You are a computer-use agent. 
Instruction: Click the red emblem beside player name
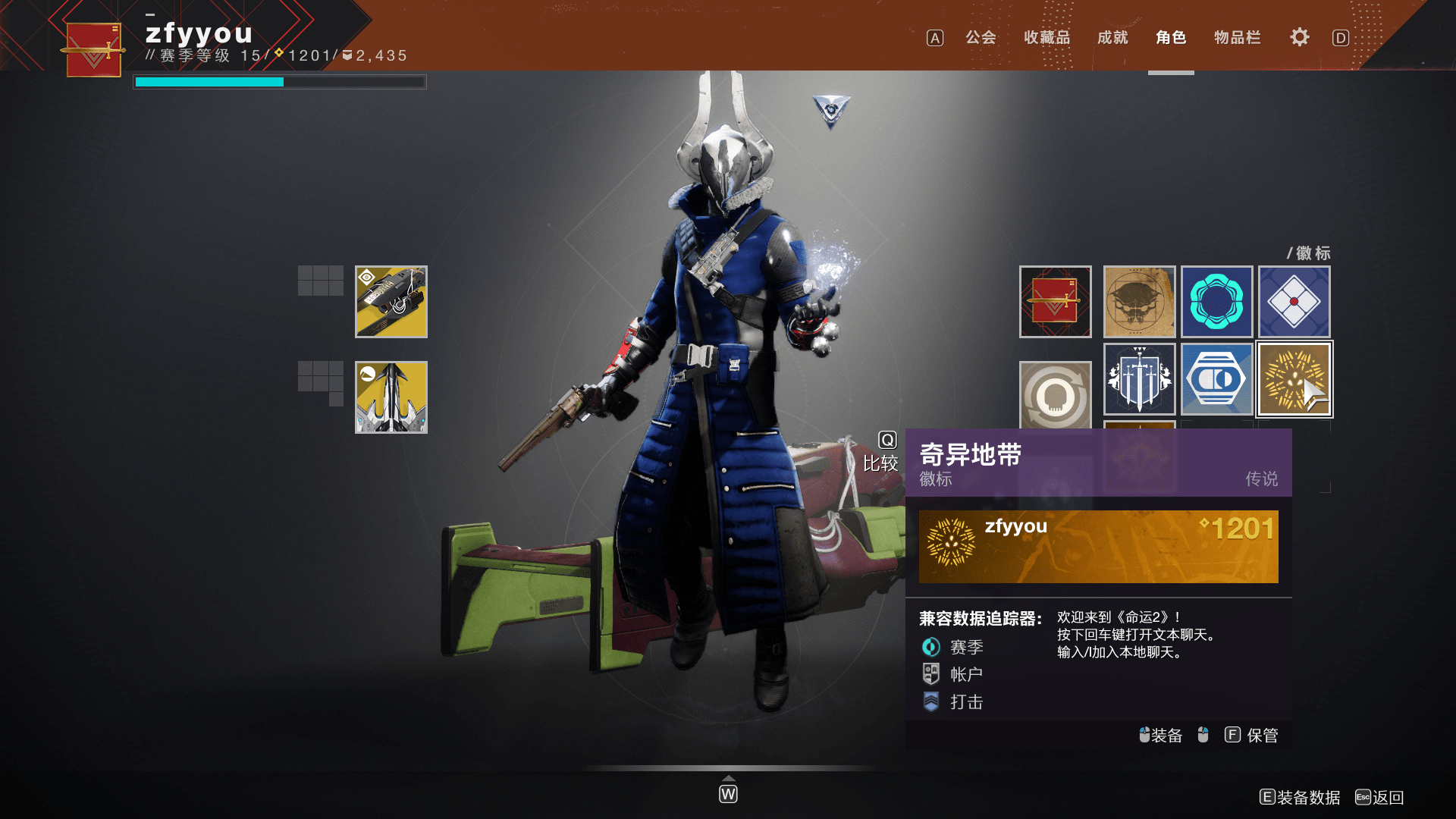[93, 50]
